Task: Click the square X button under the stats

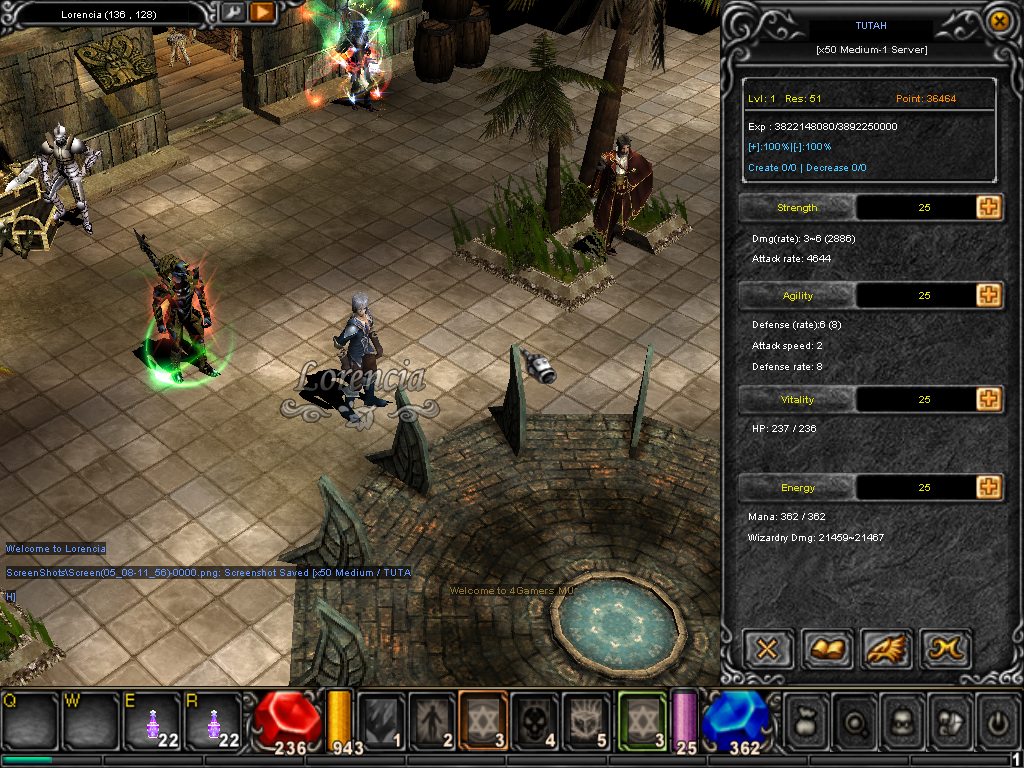Action: pos(768,650)
